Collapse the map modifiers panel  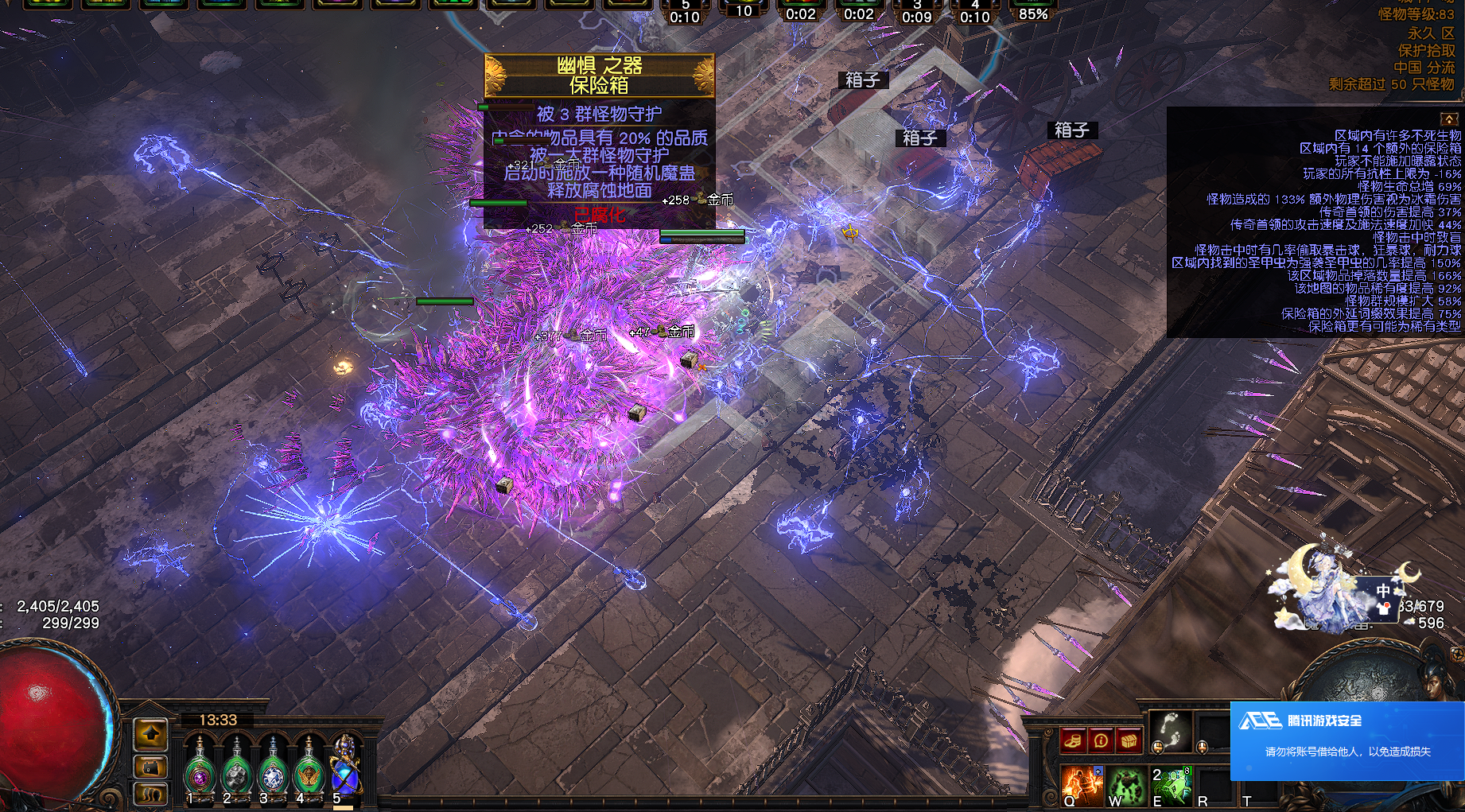(1449, 118)
